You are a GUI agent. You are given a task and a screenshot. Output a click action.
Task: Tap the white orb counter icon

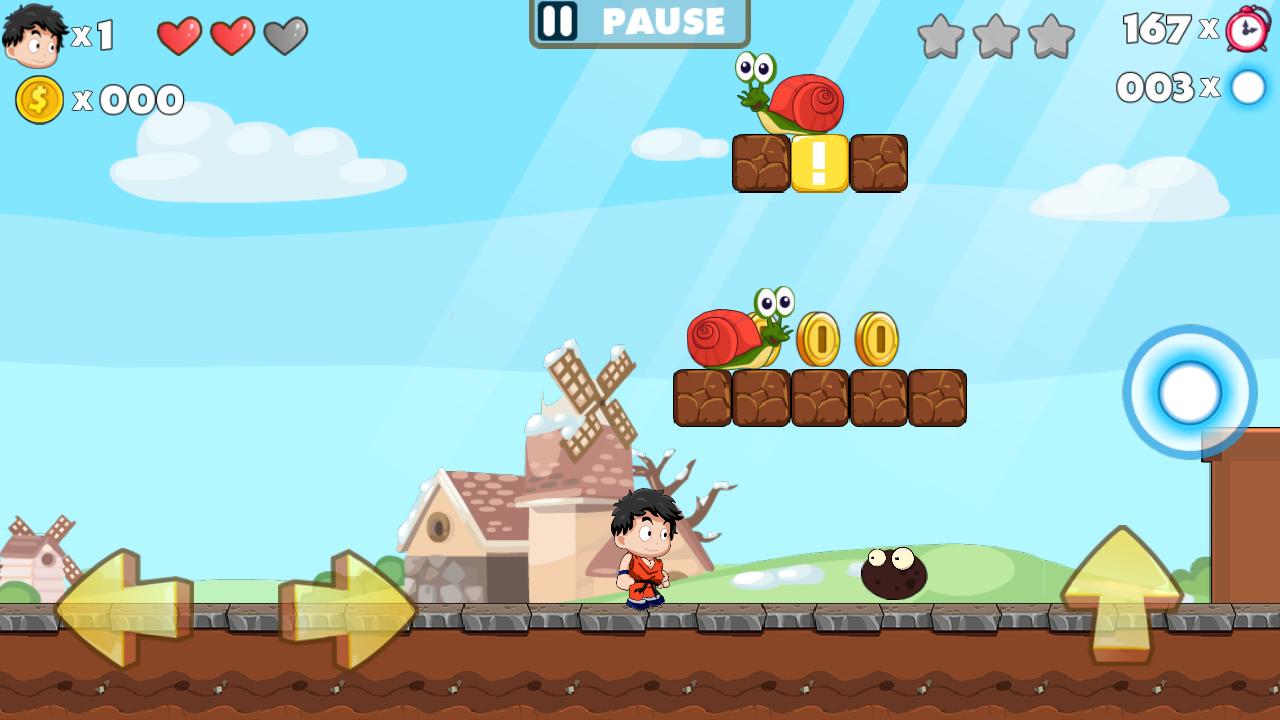(1247, 89)
